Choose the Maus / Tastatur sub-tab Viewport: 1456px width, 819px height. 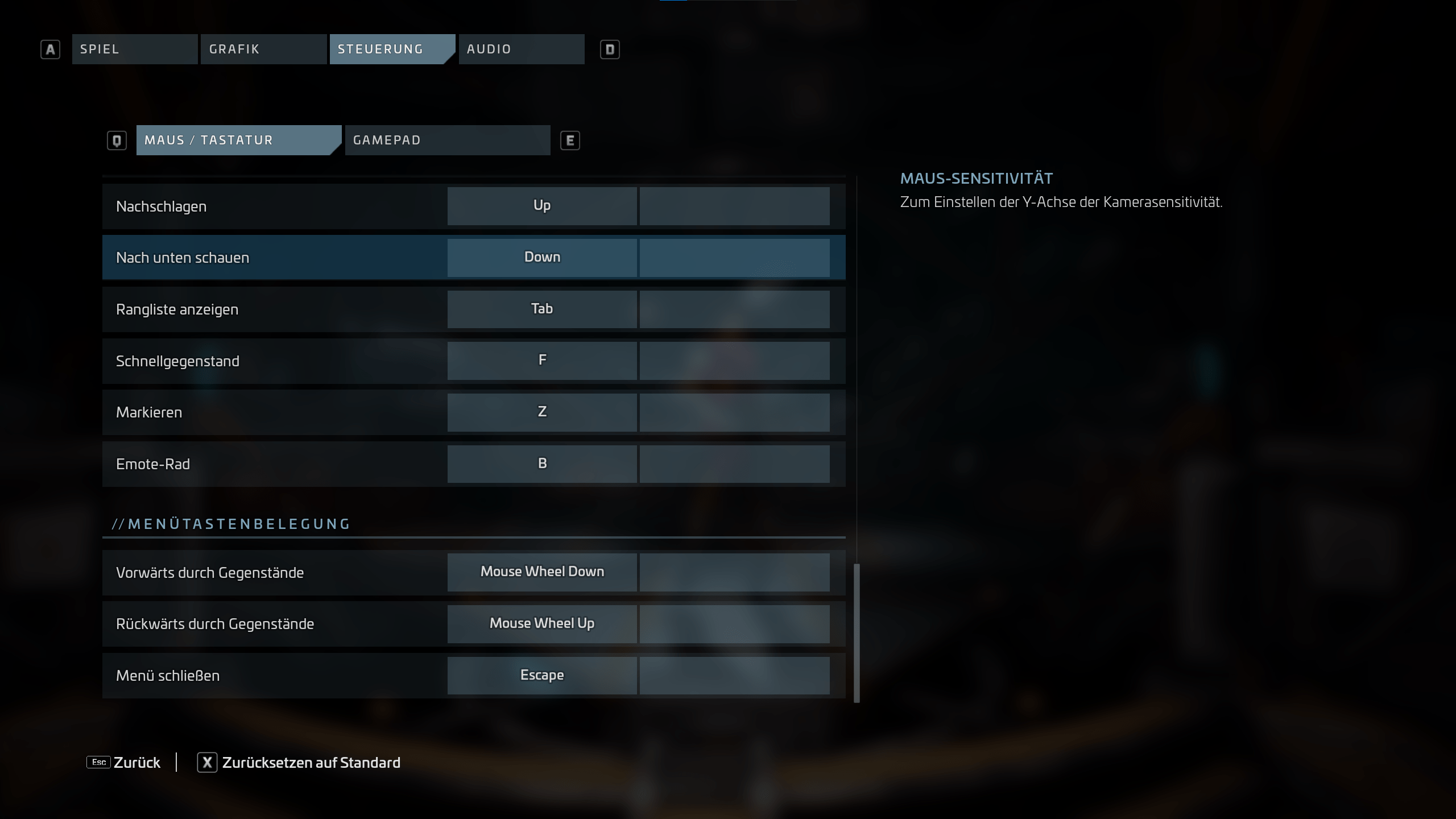[x=238, y=140]
